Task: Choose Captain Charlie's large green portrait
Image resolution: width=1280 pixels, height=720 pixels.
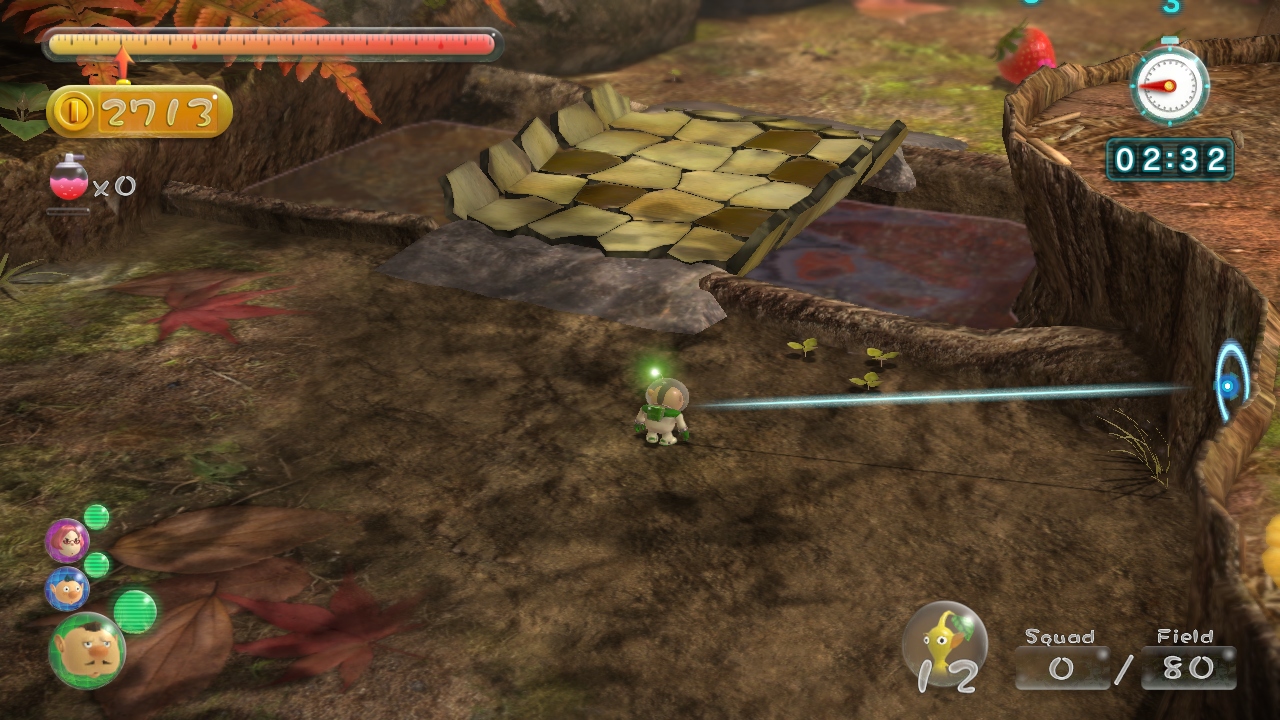Action: pos(87,651)
